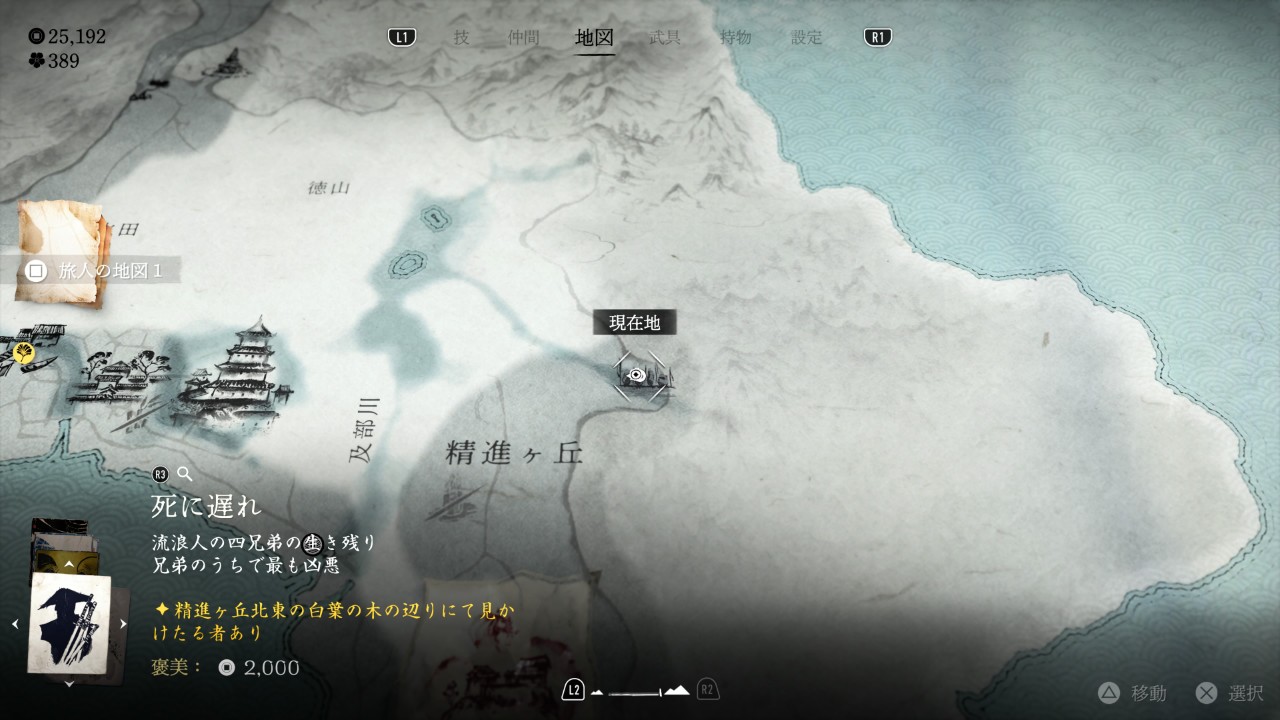This screenshot has width=1280, height=720.
Task: Cycle the card stack downward with down arrow
Action: coord(69,684)
